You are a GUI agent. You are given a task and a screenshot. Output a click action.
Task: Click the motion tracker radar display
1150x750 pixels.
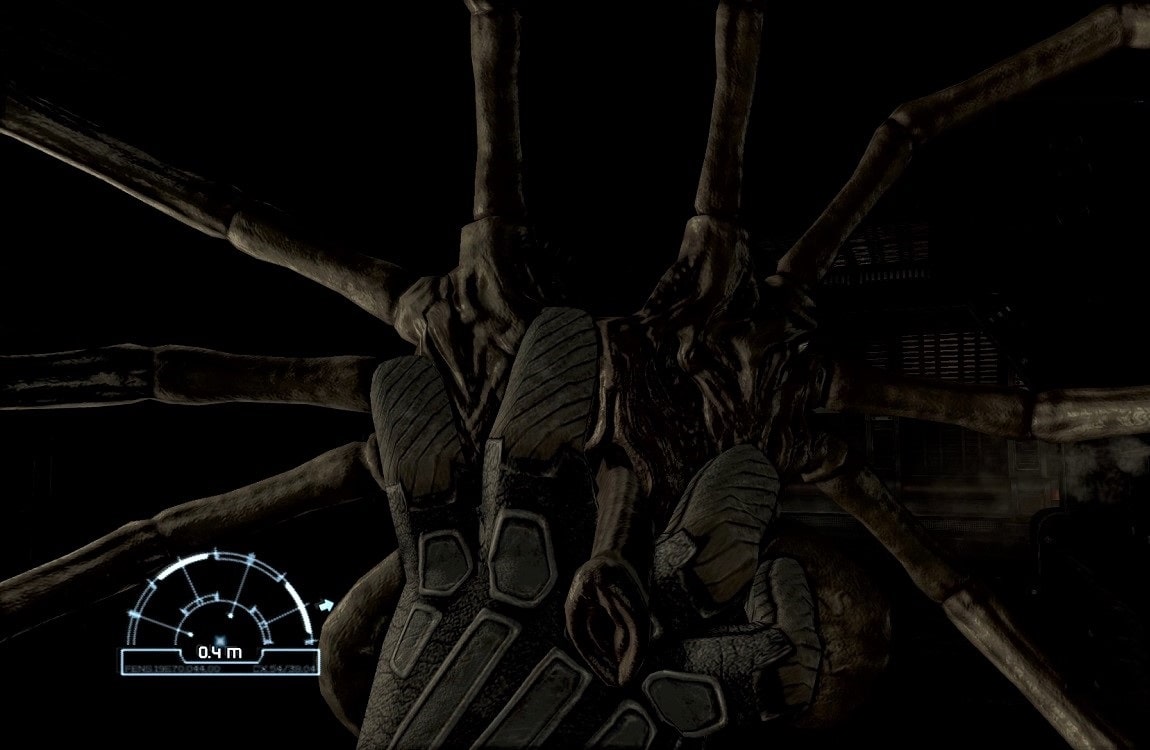coord(222,610)
